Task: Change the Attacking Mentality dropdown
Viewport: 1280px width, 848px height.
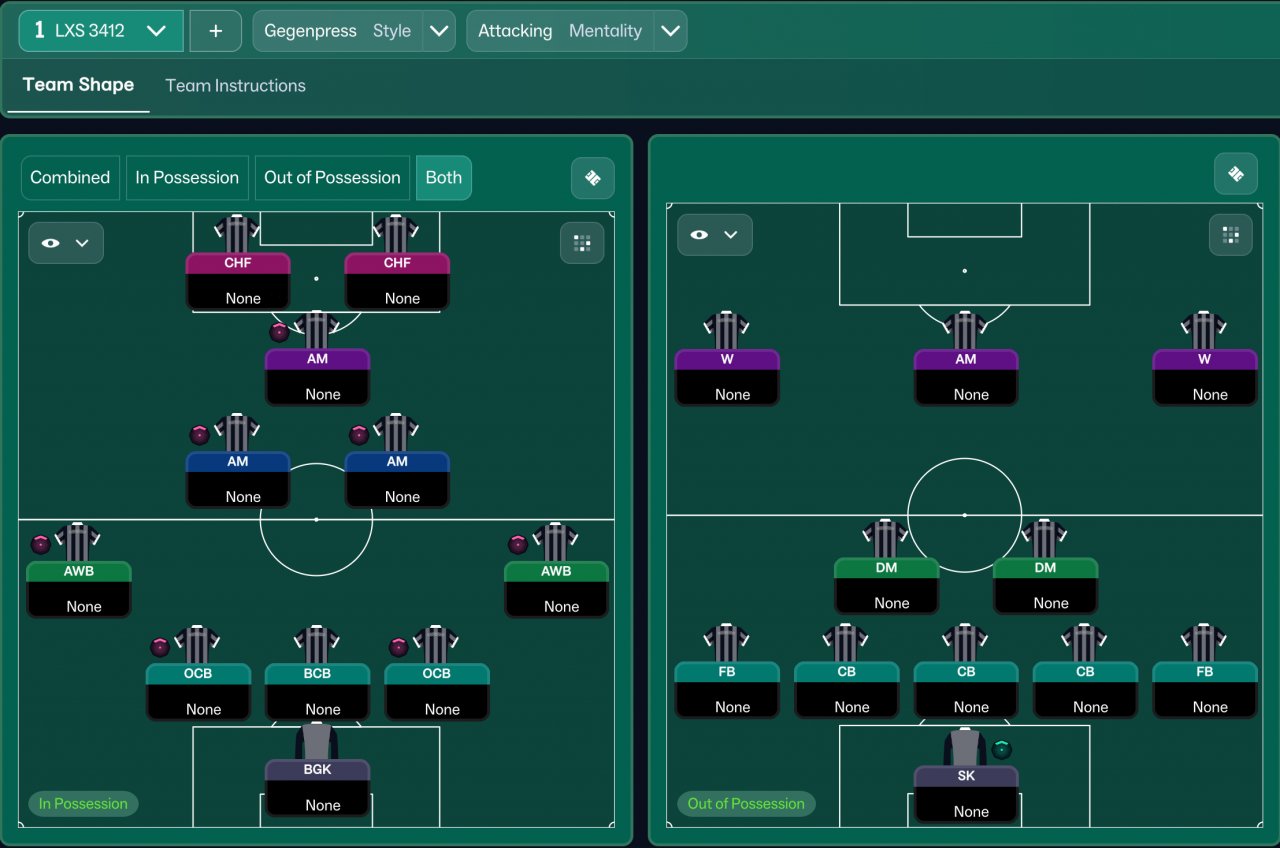Action: coord(670,31)
